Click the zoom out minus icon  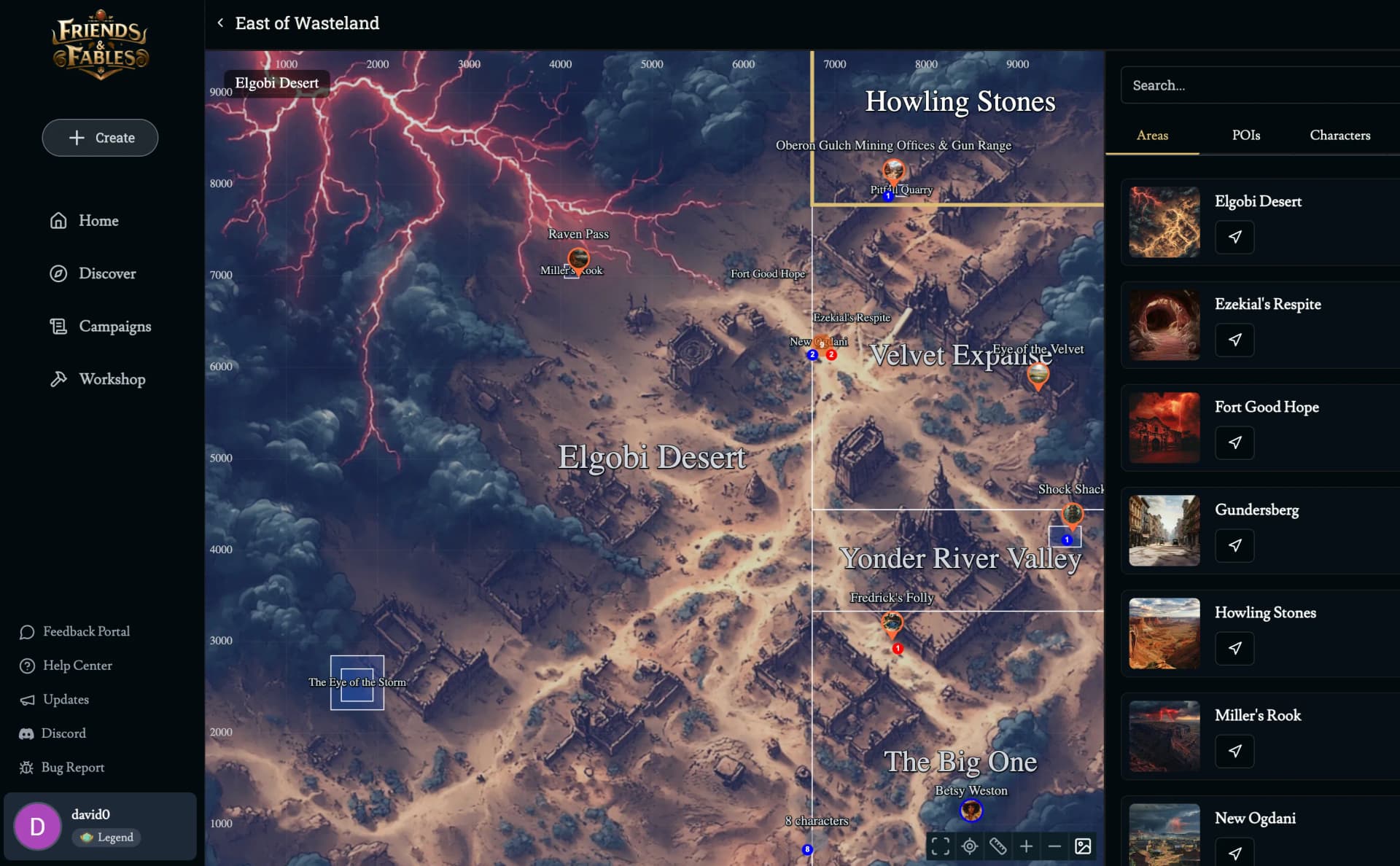(x=1054, y=846)
